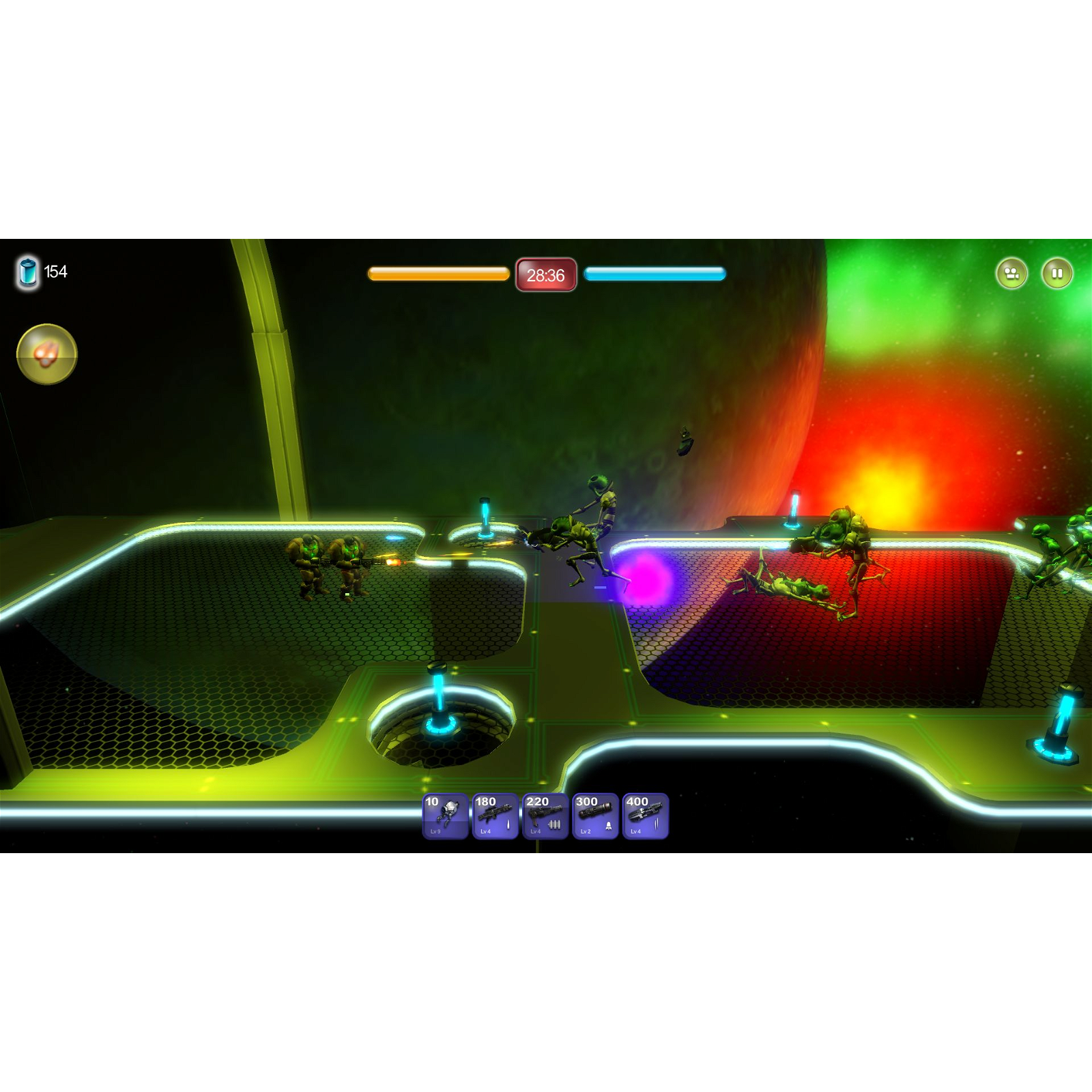Click the rightmost cyan teleporter pylon

point(1059,732)
